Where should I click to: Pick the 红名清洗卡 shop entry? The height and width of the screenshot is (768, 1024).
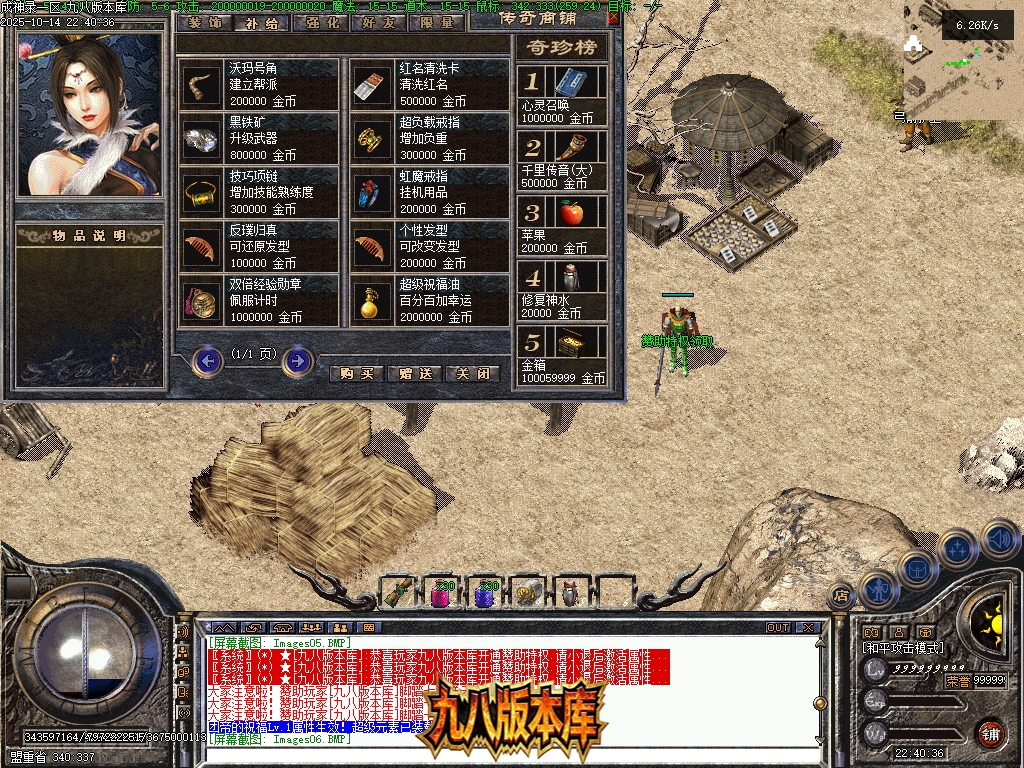pyautogui.click(x=430, y=84)
